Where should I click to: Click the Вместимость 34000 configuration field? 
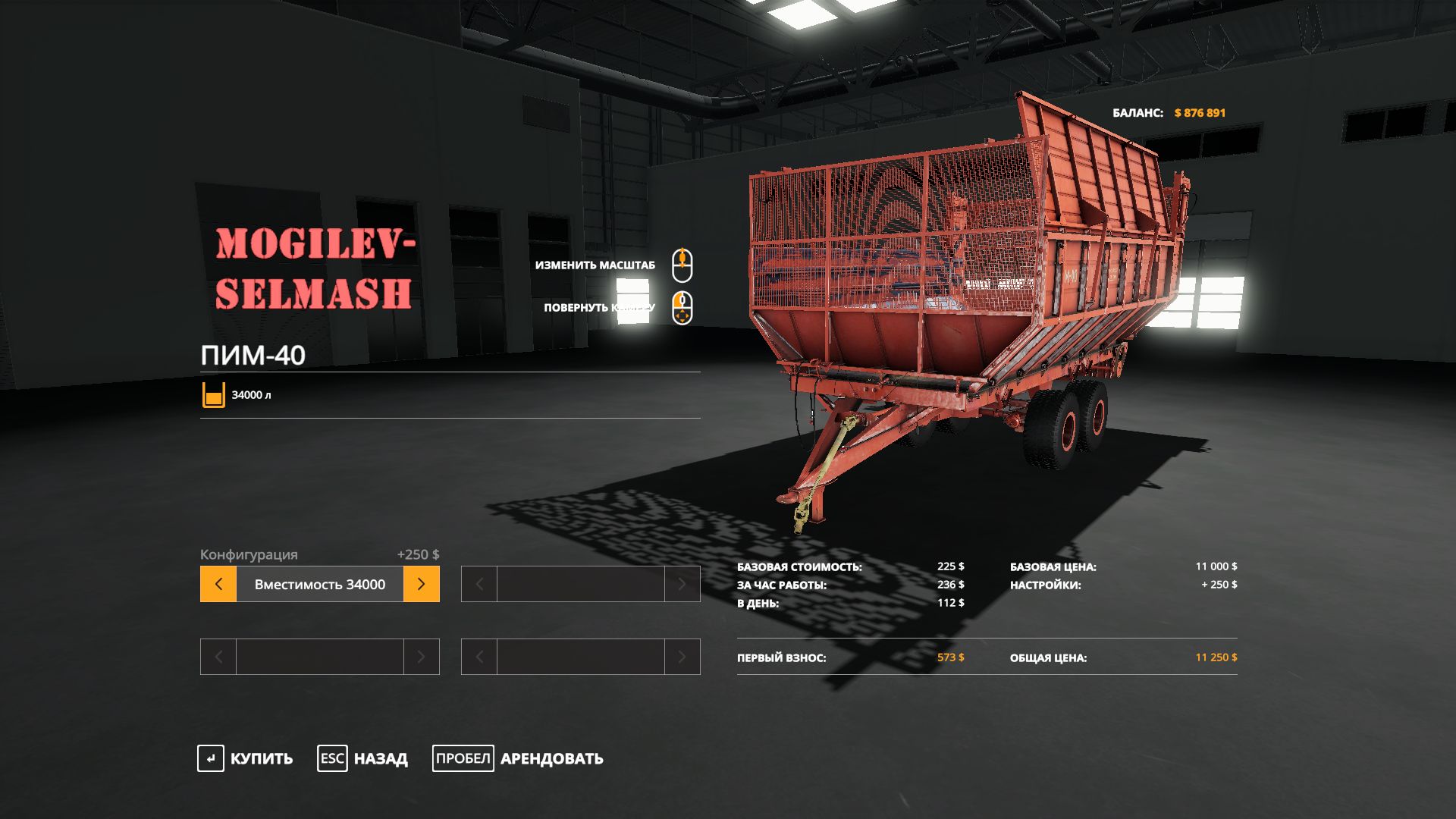(x=319, y=584)
